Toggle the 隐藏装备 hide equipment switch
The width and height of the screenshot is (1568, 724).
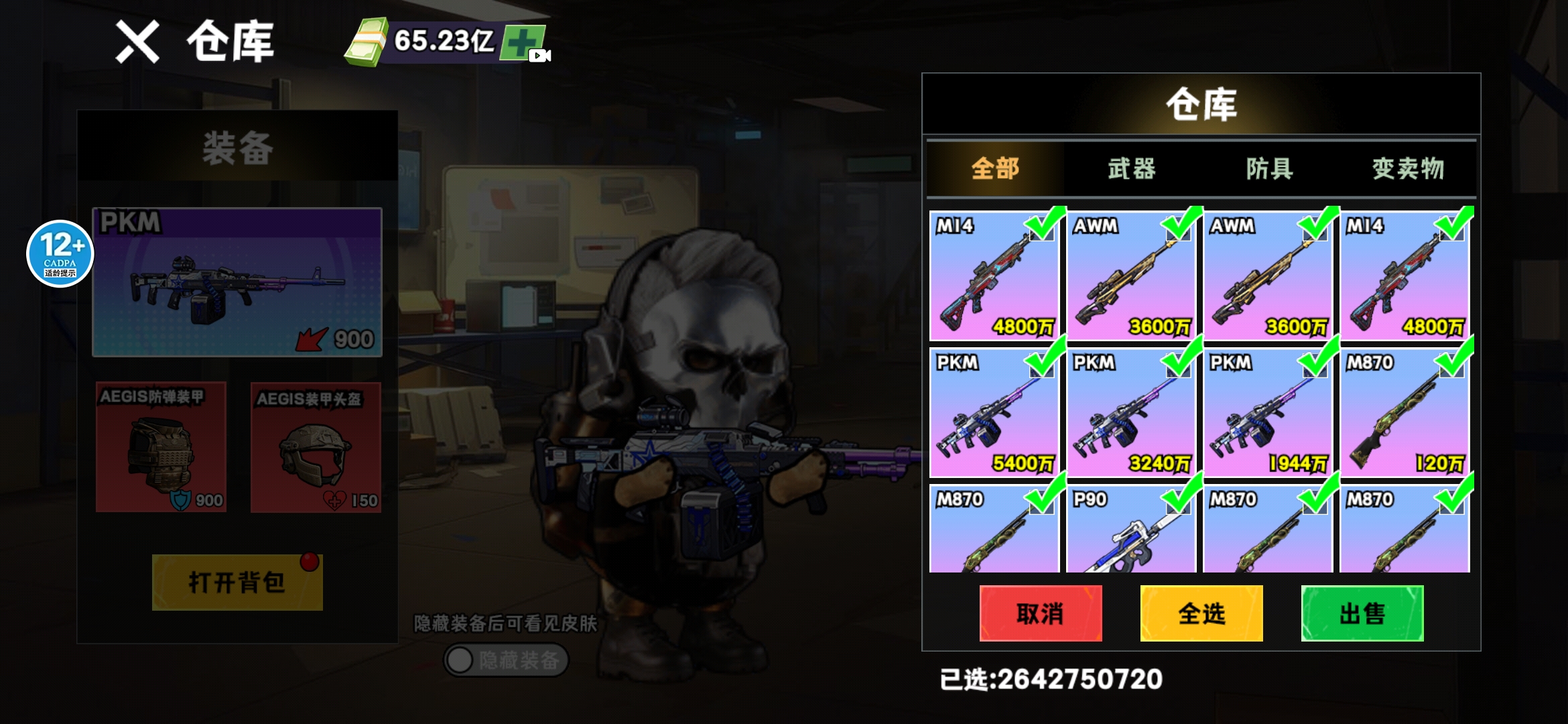pos(506,660)
